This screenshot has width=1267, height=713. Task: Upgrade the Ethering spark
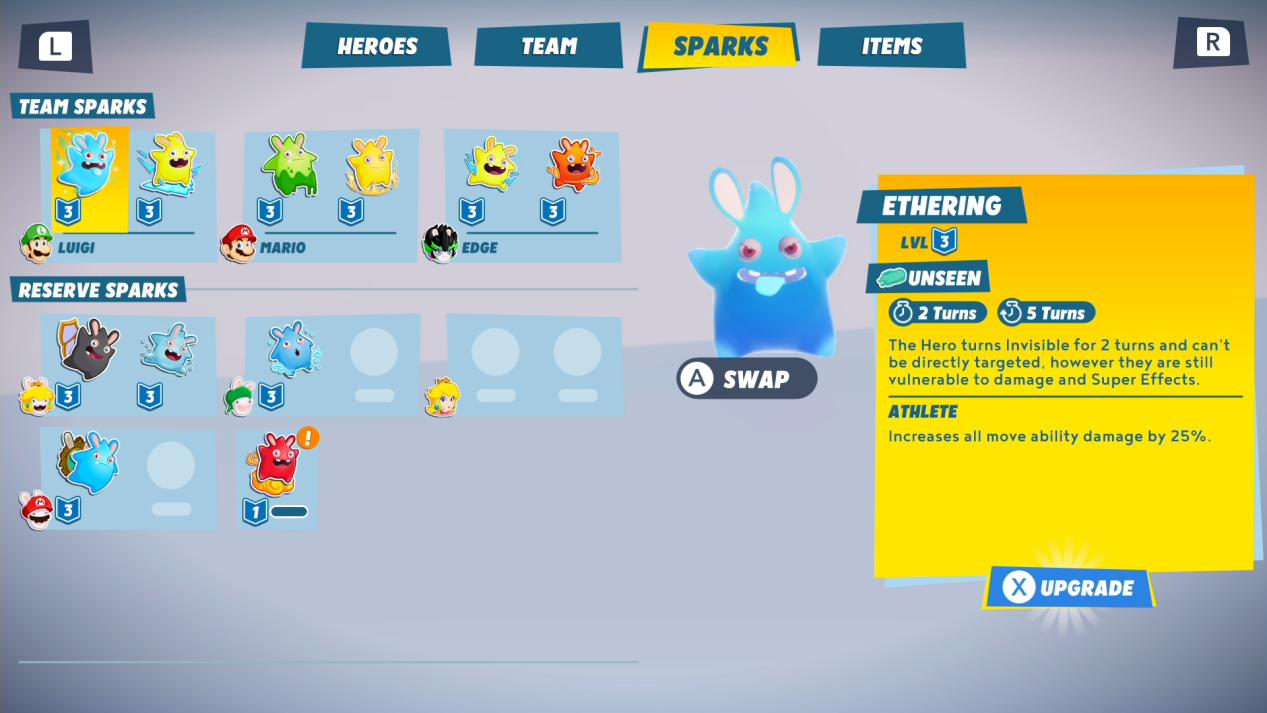pyautogui.click(x=1069, y=588)
